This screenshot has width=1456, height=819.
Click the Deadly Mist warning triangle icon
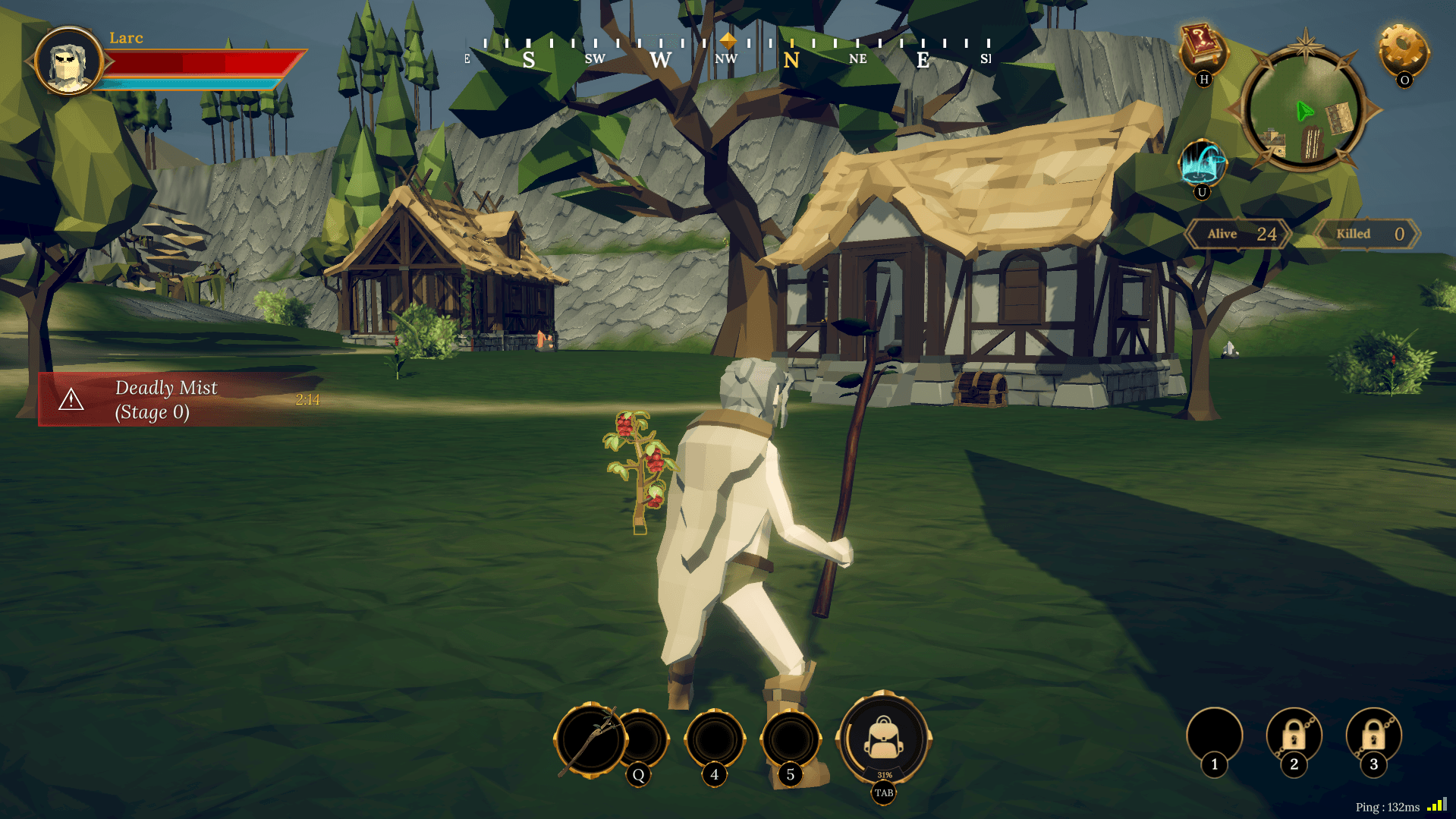pyautogui.click(x=72, y=399)
